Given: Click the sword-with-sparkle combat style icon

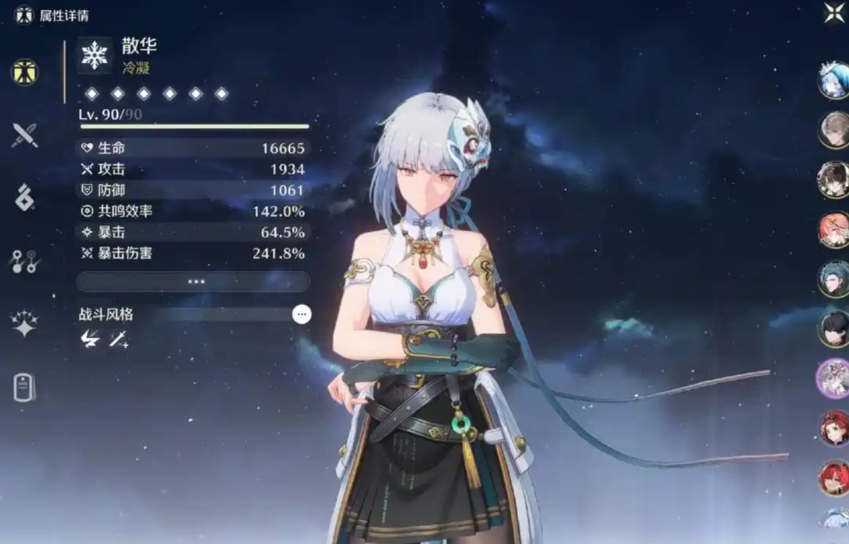Looking at the screenshot, I should 119,340.
